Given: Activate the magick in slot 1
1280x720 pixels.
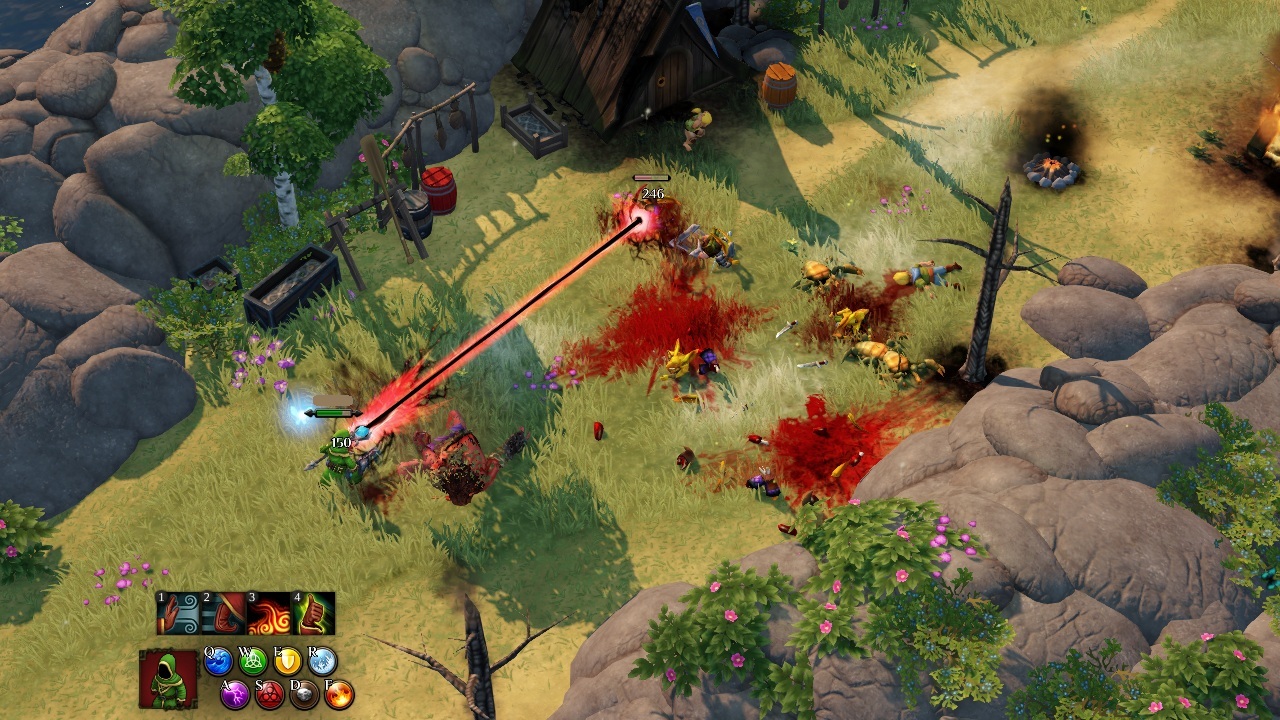Looking at the screenshot, I should coord(178,613).
